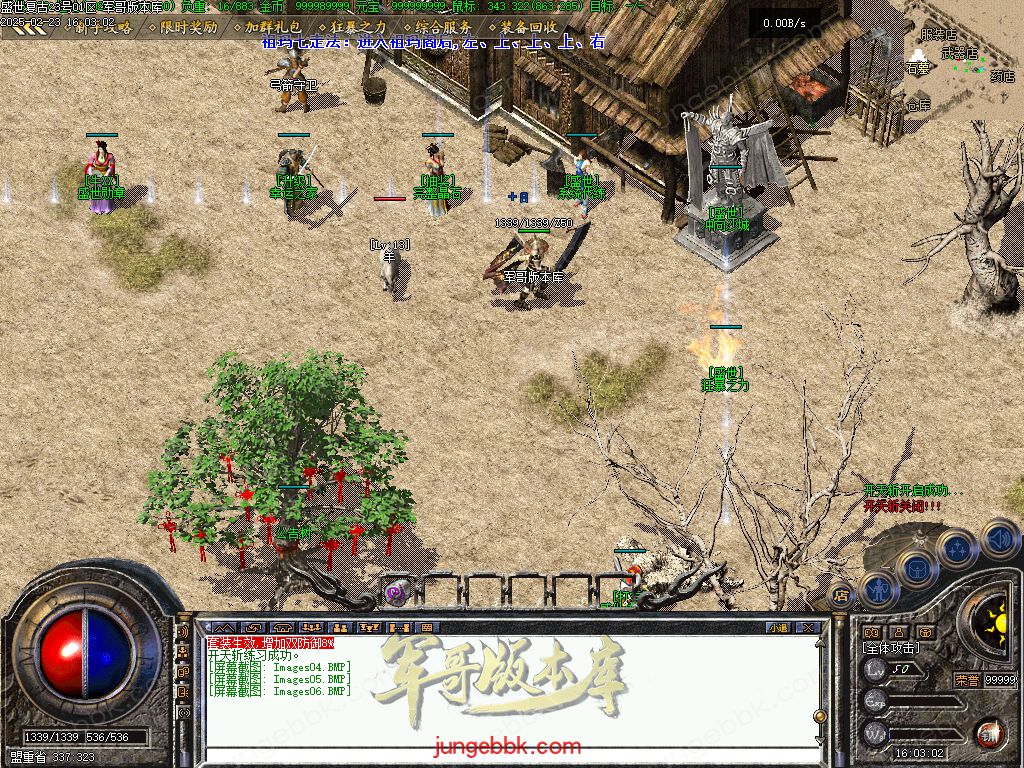Screen dimensions: 1024x768
Task: Close the chat panel with X button
Action: [x=809, y=627]
